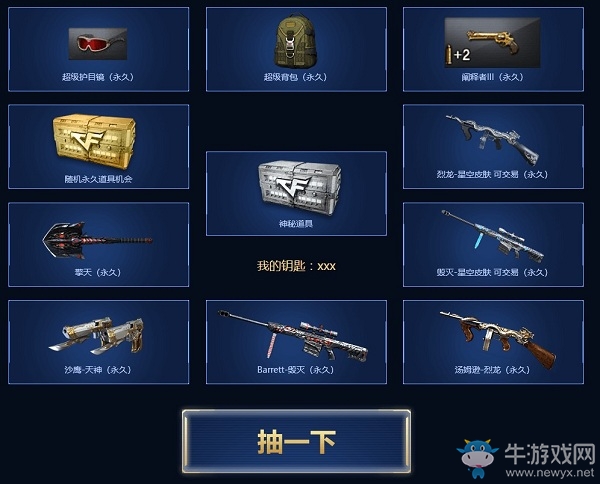The width and height of the screenshot is (600, 484).
Task: Pick the 毁灭-星空皮肤 sniper rifle tile
Action: click(492, 245)
